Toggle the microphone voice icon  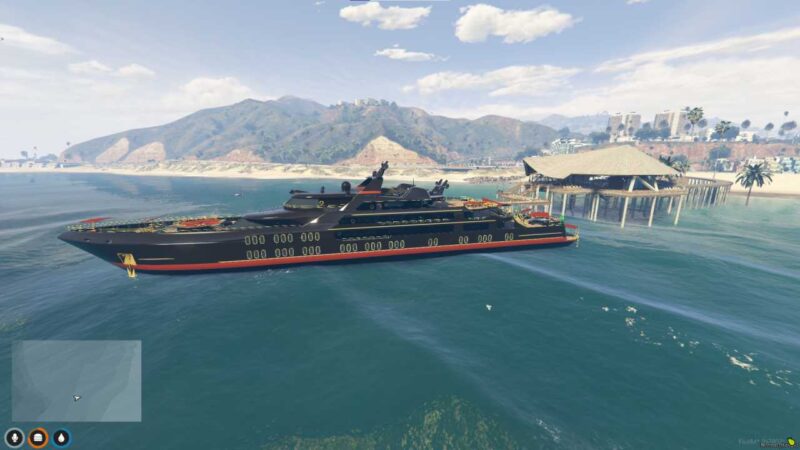14,437
